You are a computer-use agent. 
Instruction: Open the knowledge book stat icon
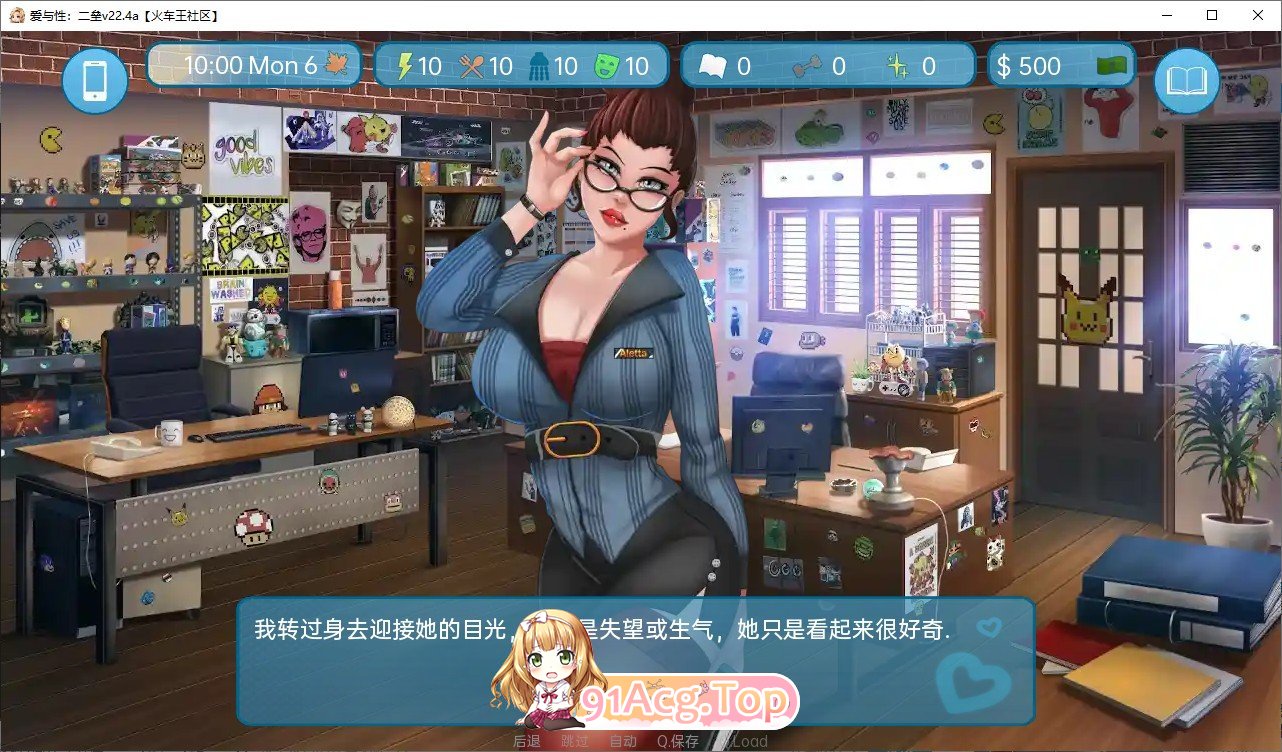(x=713, y=64)
